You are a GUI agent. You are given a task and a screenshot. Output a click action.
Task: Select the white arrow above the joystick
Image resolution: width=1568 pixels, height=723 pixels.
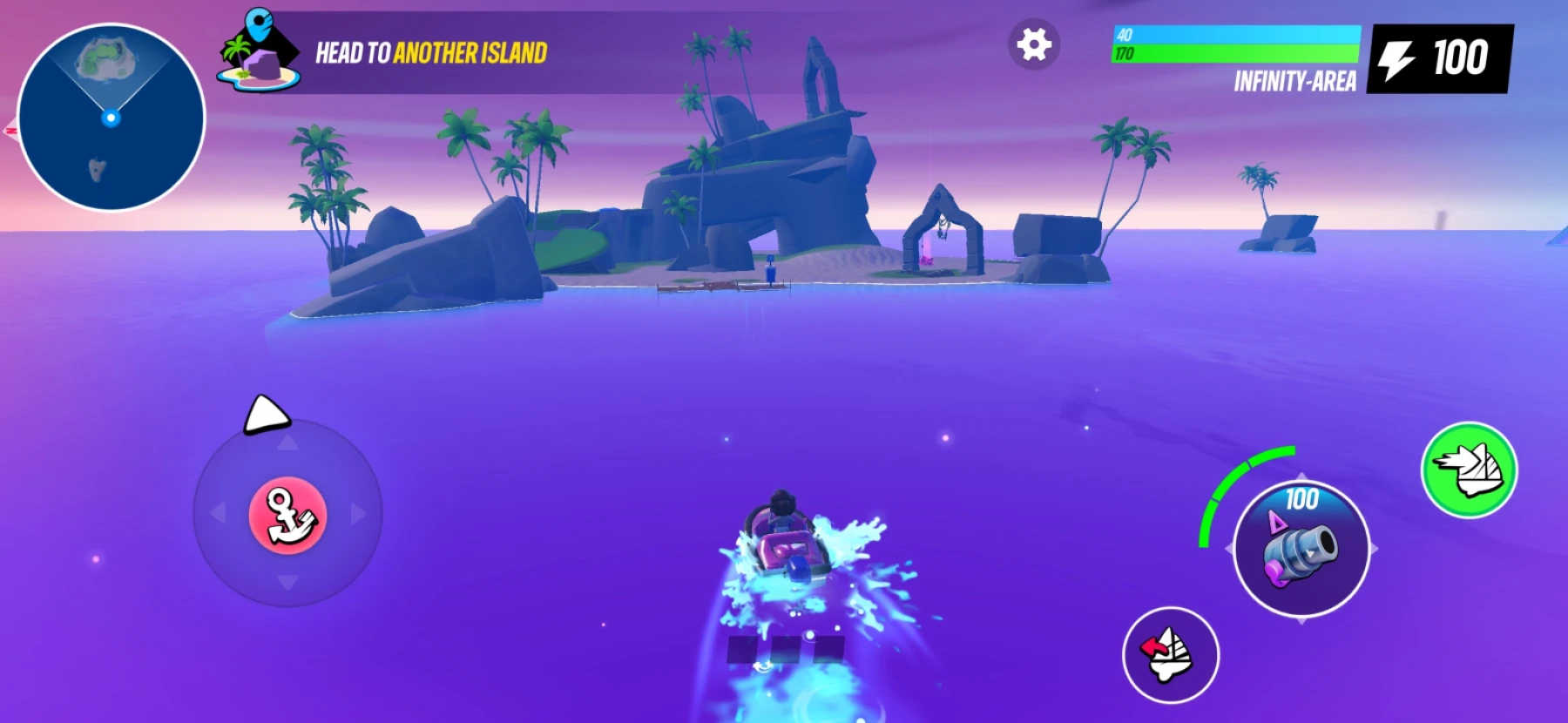(x=266, y=413)
